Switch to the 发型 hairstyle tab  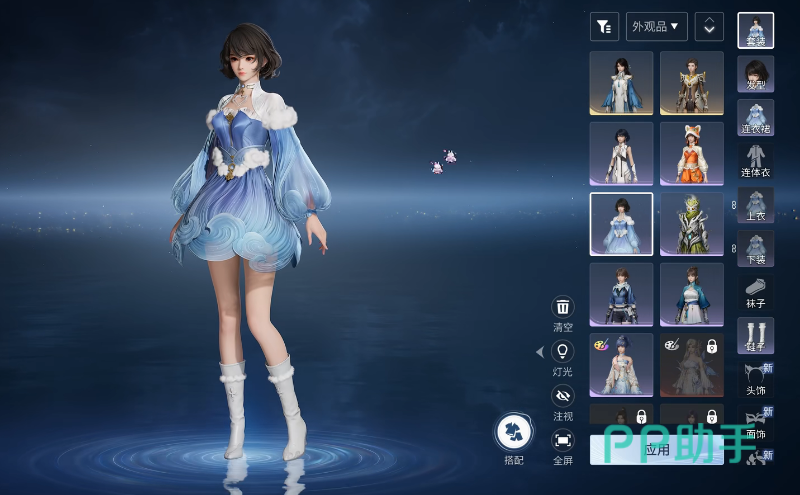(x=755, y=73)
